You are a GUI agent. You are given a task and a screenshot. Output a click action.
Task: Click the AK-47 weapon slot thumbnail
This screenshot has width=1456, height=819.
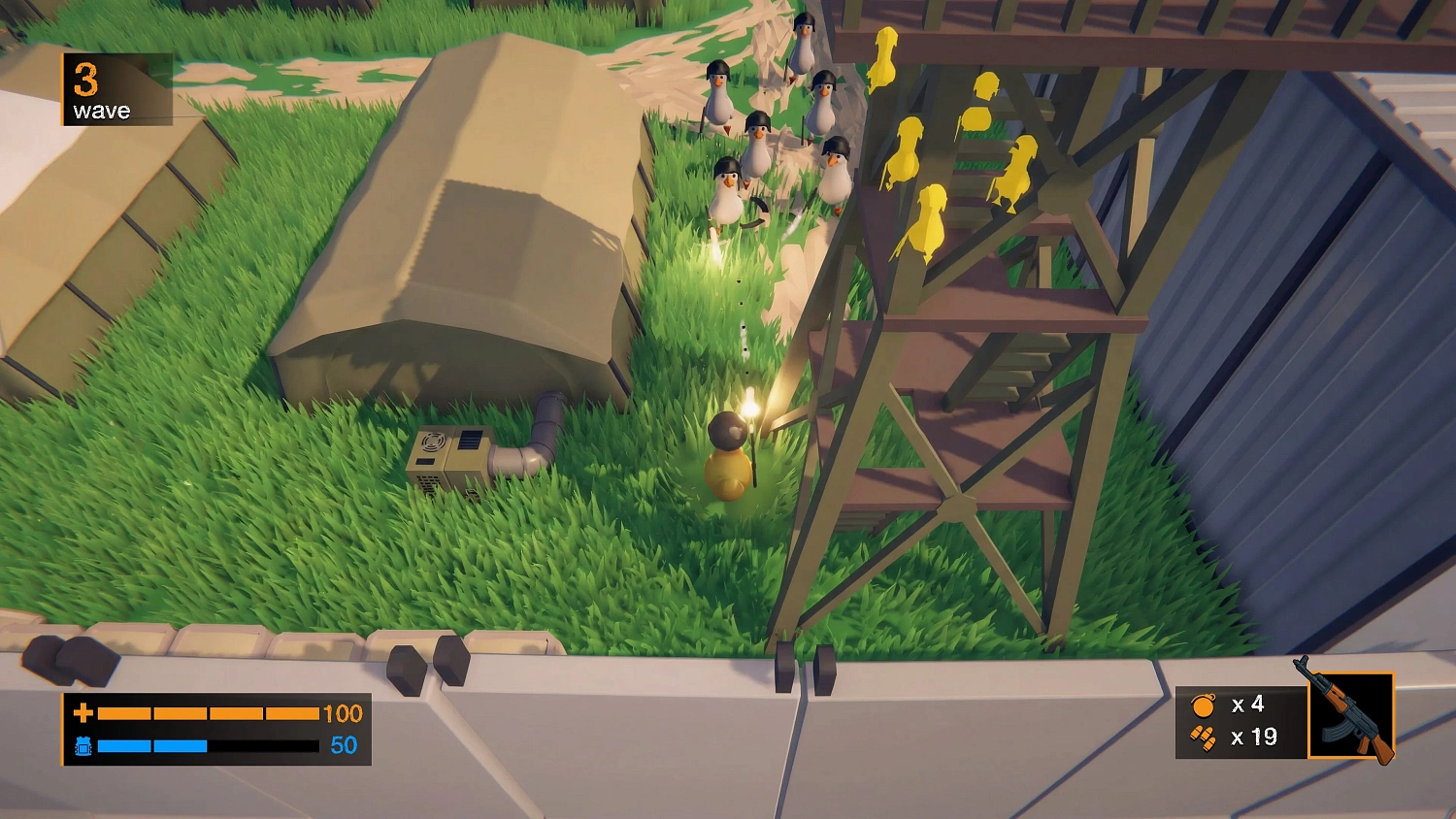coord(1353,713)
